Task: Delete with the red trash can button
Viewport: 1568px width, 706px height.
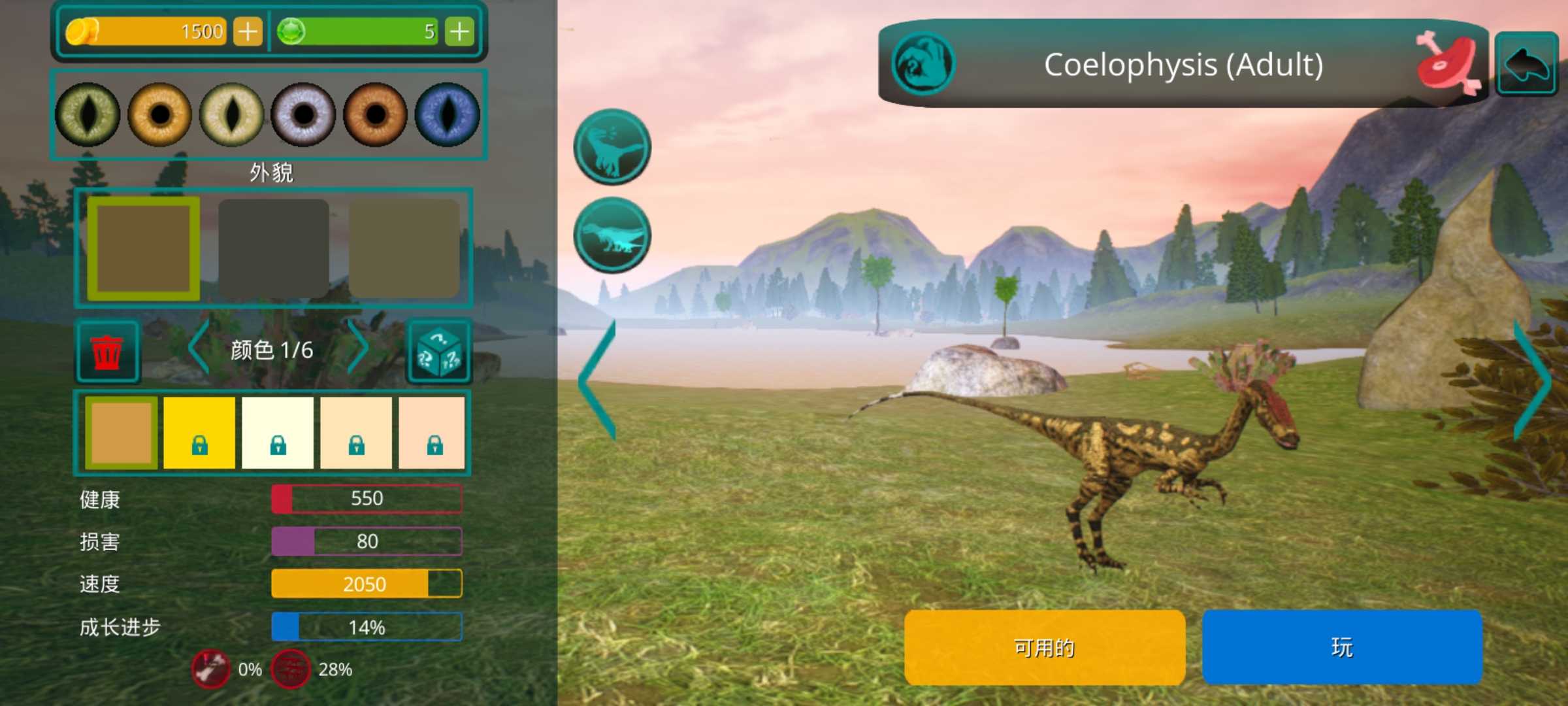Action: click(x=107, y=352)
